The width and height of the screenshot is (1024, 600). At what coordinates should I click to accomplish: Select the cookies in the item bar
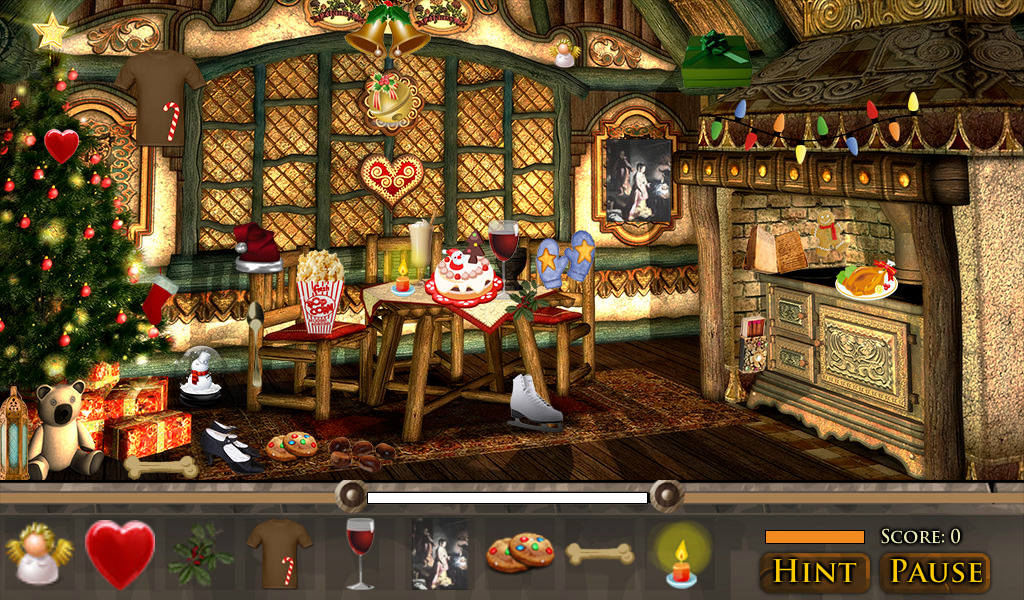(520, 553)
